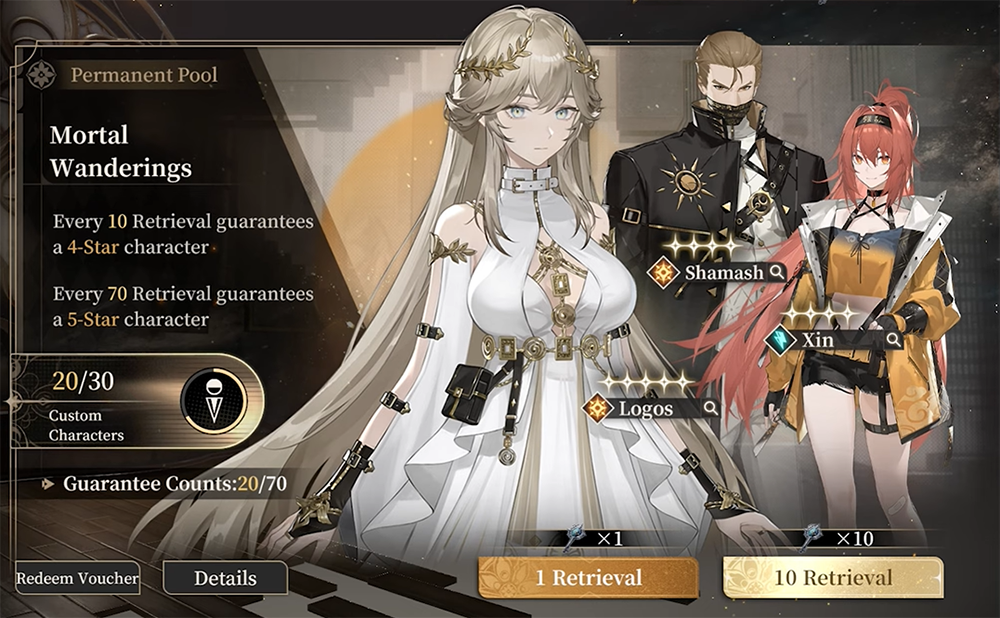Perform 1 Retrieval pull
Screen dimensions: 1000x618
click(588, 578)
